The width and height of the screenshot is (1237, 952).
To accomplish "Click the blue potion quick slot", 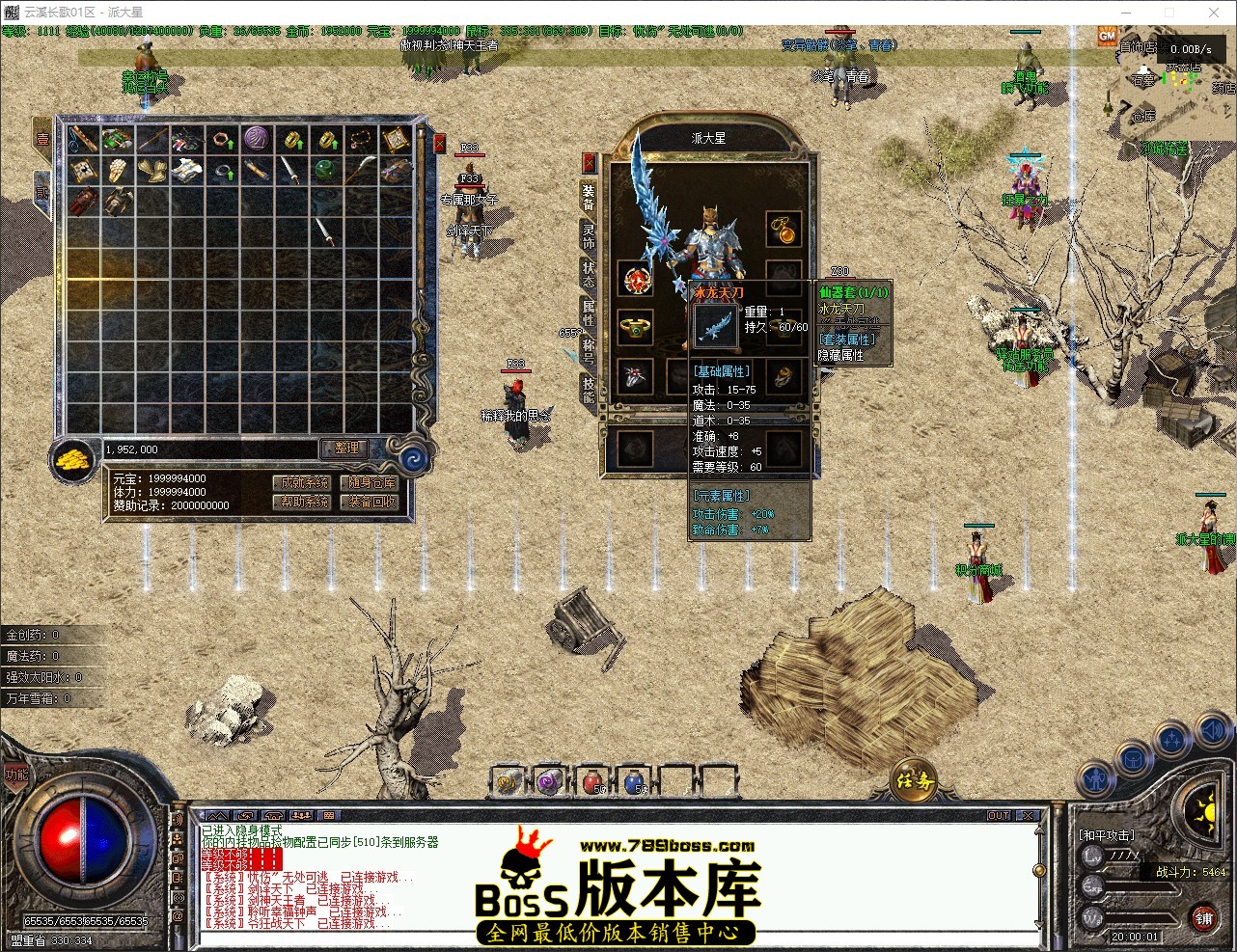I will tap(635, 783).
